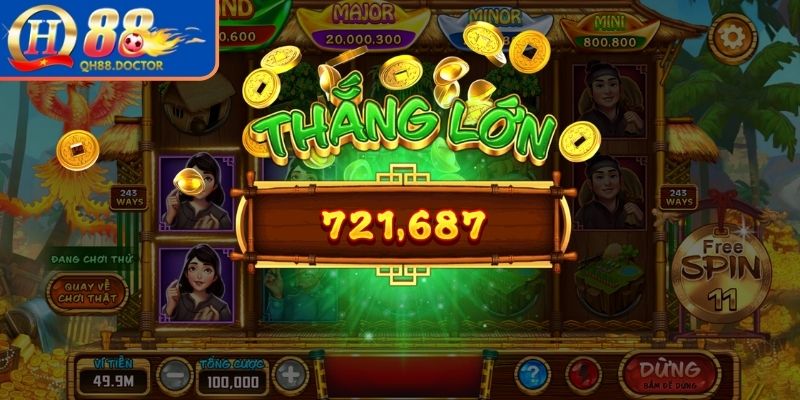Stop spinning with the Dừng button
Image resolution: width=800 pixels, height=400 pixels.
(669, 374)
